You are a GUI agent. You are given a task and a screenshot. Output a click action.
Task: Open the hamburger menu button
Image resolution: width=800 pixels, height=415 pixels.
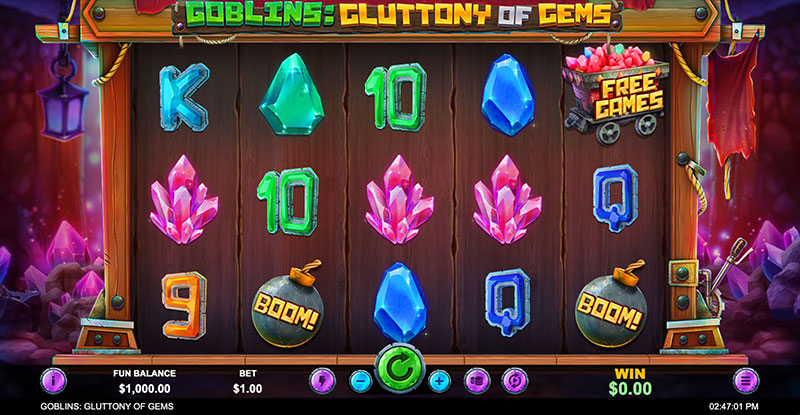(x=746, y=380)
